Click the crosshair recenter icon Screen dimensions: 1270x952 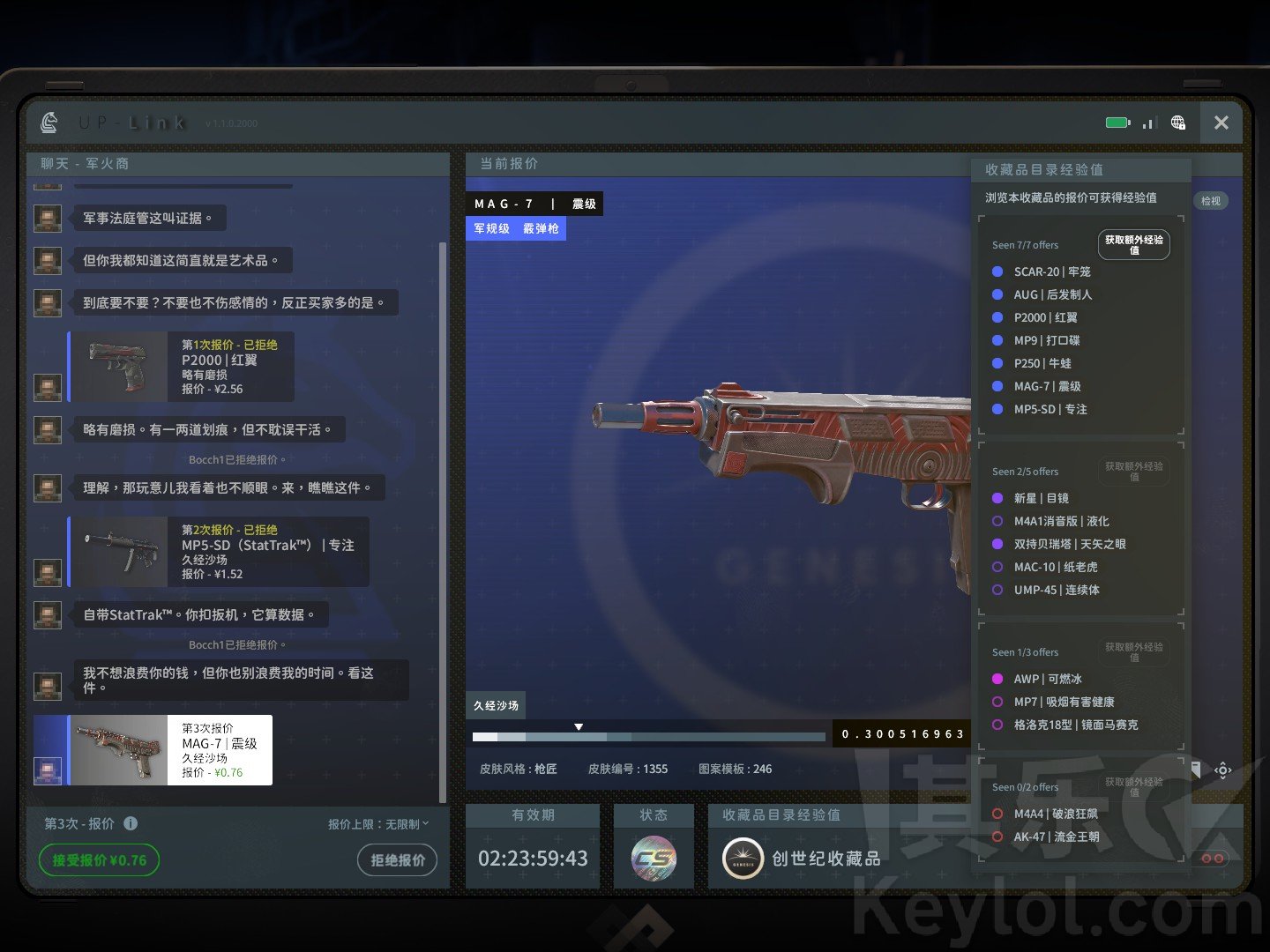(x=1222, y=770)
